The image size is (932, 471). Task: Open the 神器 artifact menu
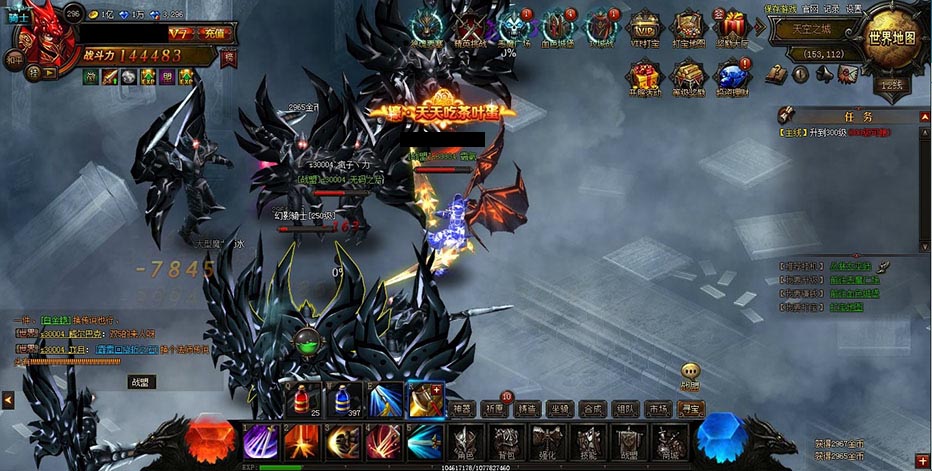coord(460,408)
